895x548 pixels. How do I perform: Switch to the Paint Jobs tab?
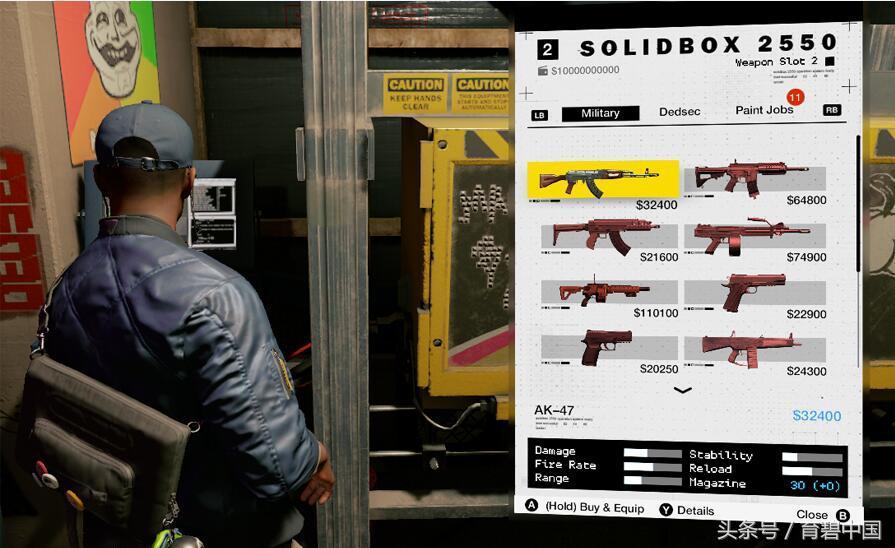(x=764, y=110)
